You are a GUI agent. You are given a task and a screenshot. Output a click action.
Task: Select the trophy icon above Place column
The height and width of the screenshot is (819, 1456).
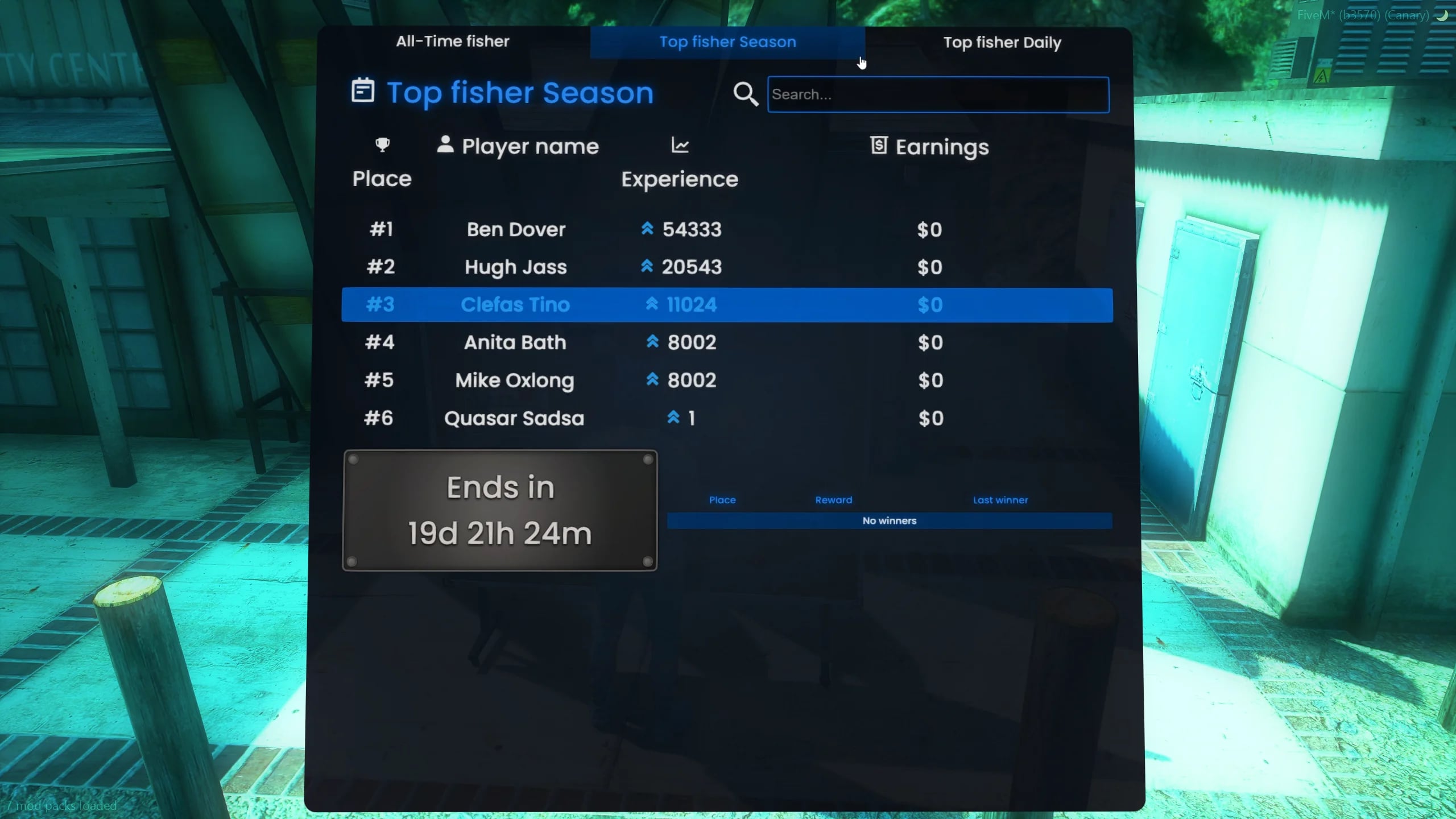pyautogui.click(x=382, y=145)
